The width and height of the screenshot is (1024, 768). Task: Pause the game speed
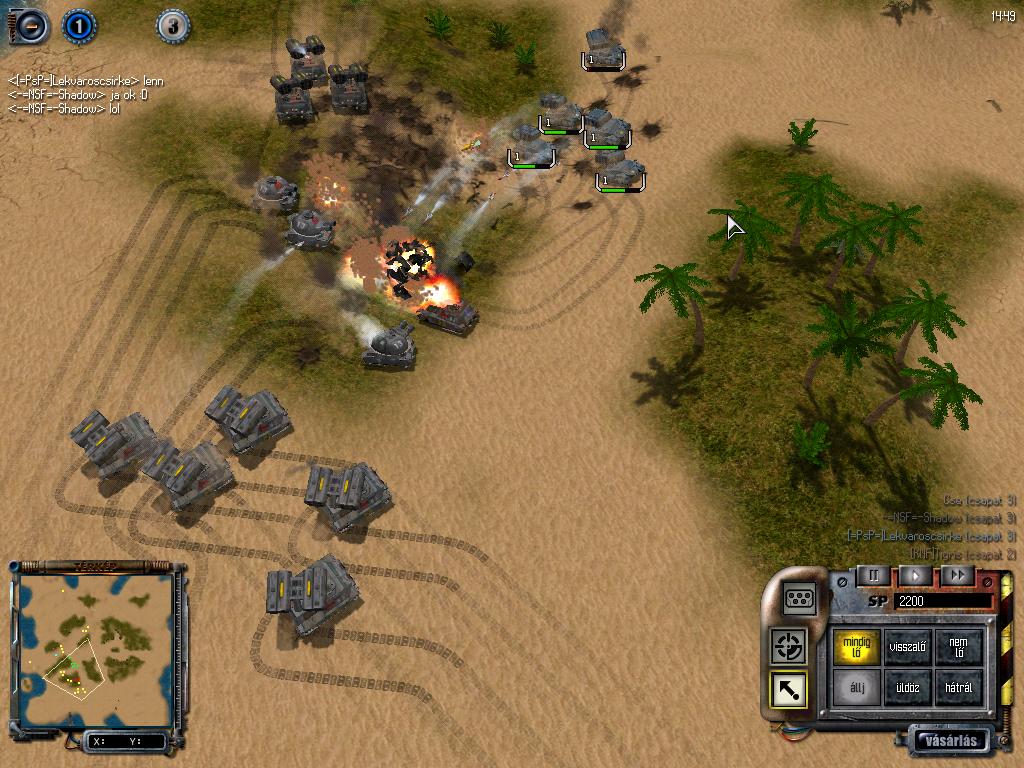tap(872, 575)
